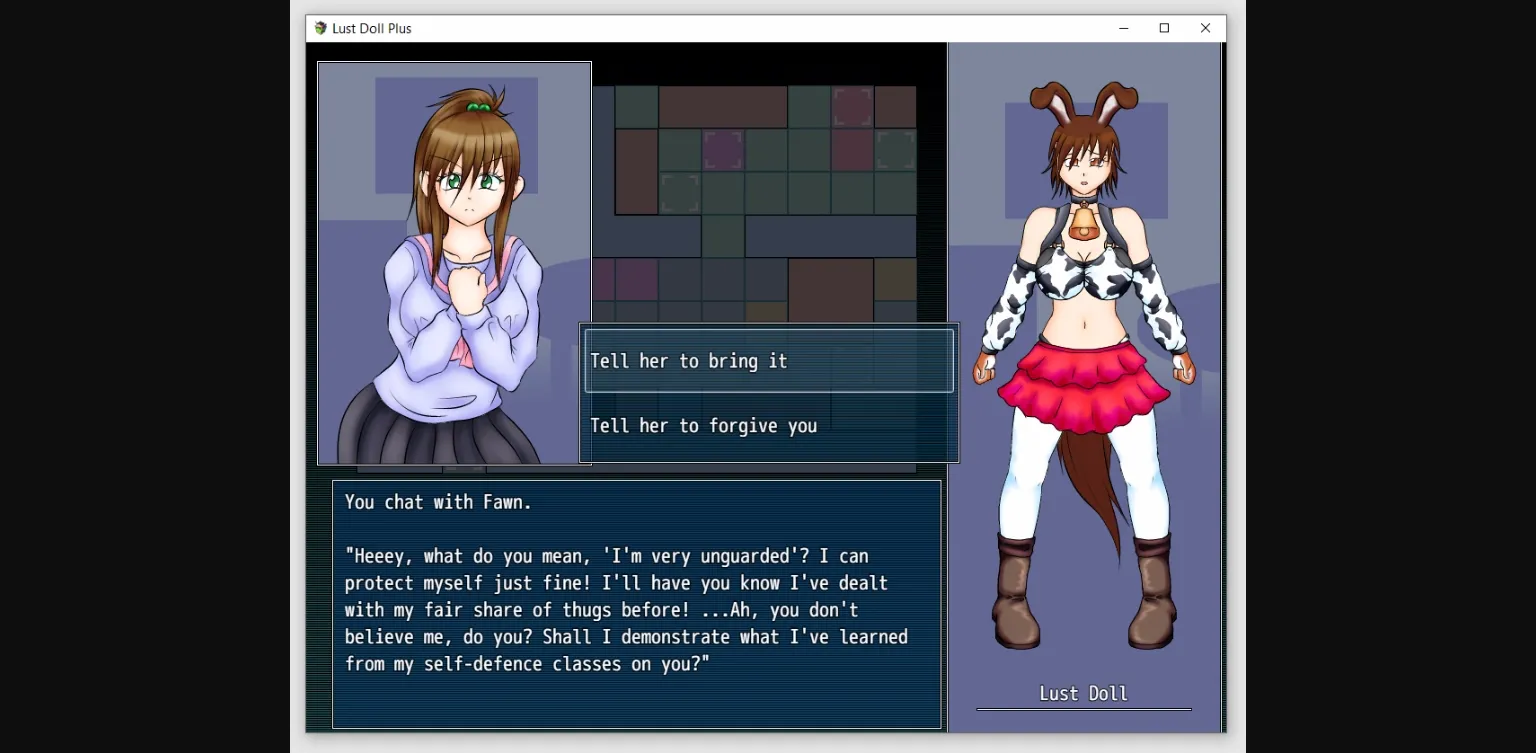The width and height of the screenshot is (1536, 753).
Task: Click the 'Lust Doll' name label
Action: pos(1083,693)
